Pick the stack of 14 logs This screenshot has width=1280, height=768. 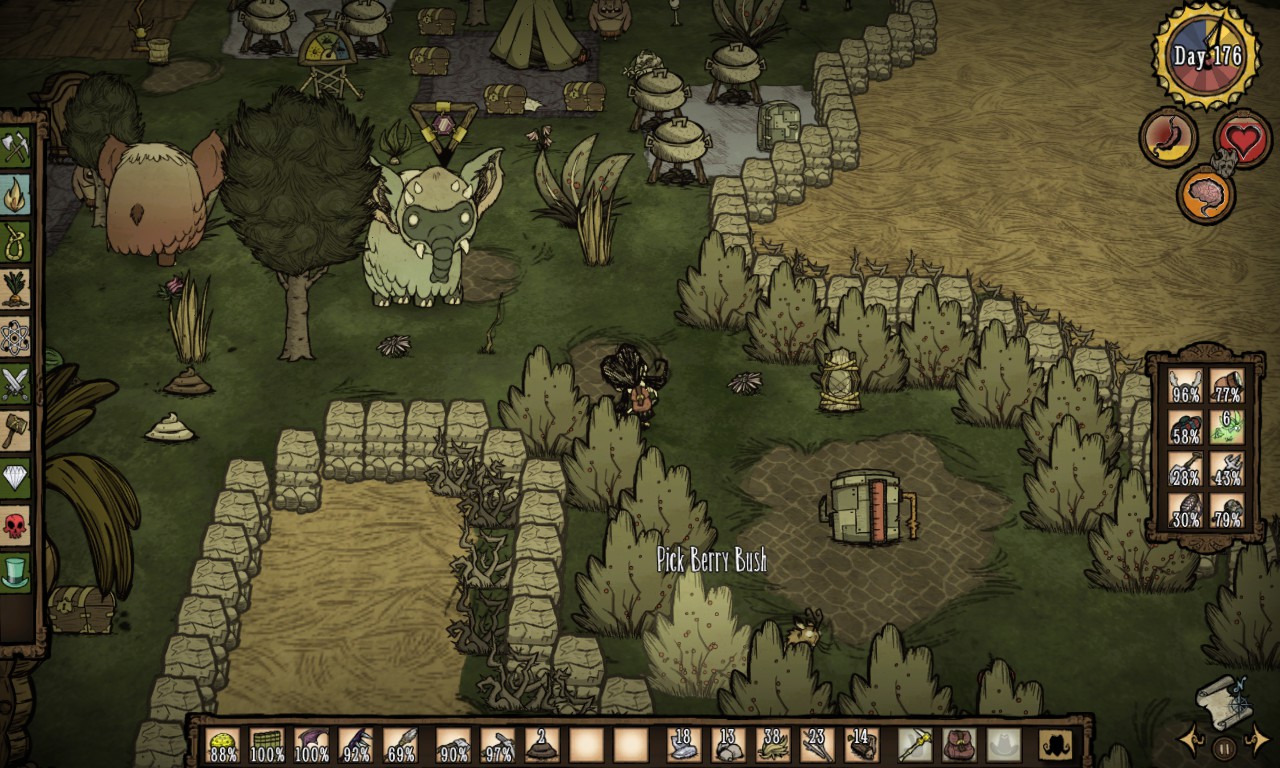[861, 745]
